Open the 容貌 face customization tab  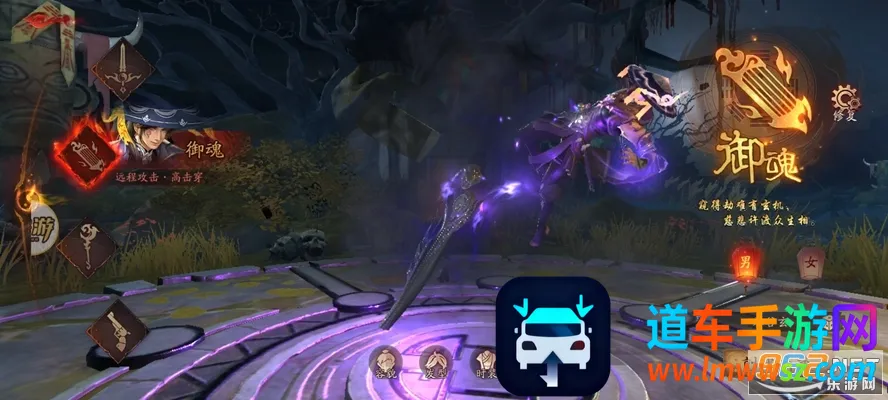(x=385, y=361)
